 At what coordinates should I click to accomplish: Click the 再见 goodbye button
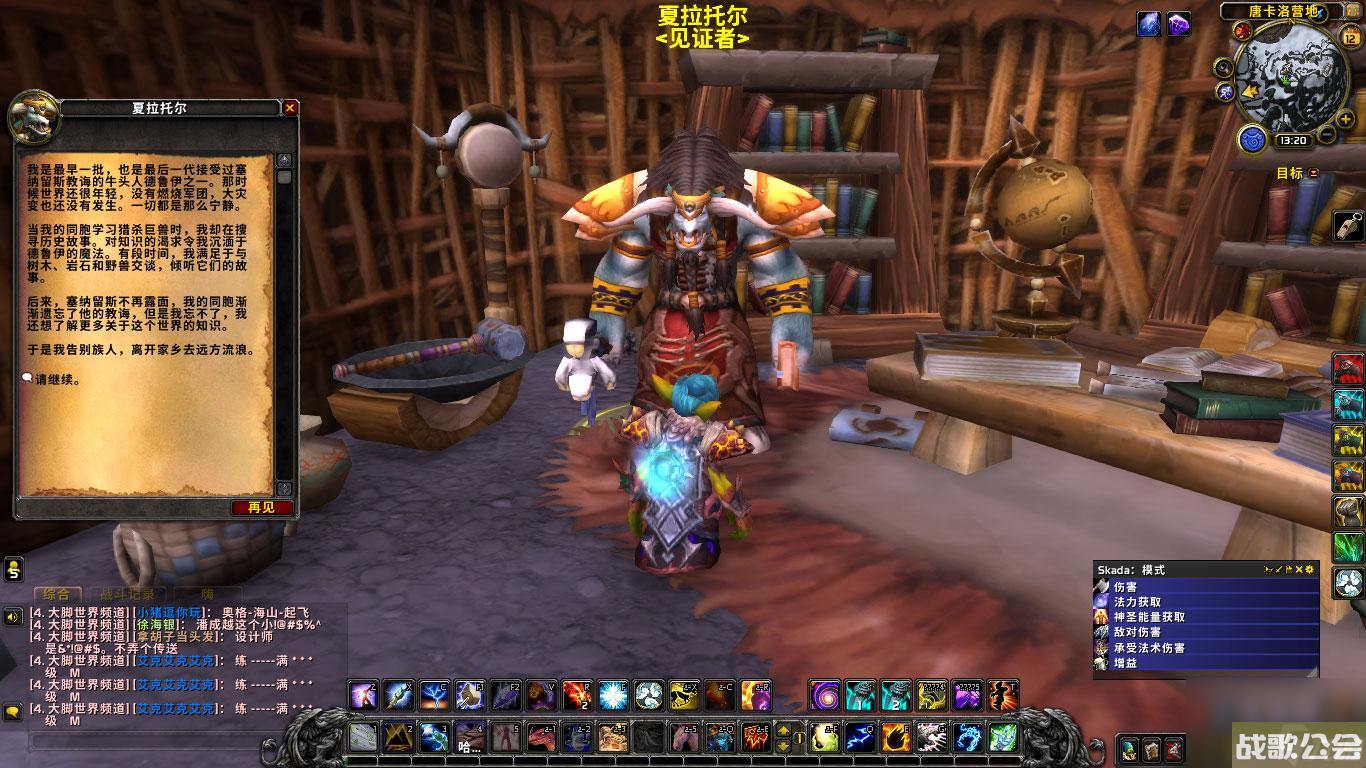click(262, 508)
